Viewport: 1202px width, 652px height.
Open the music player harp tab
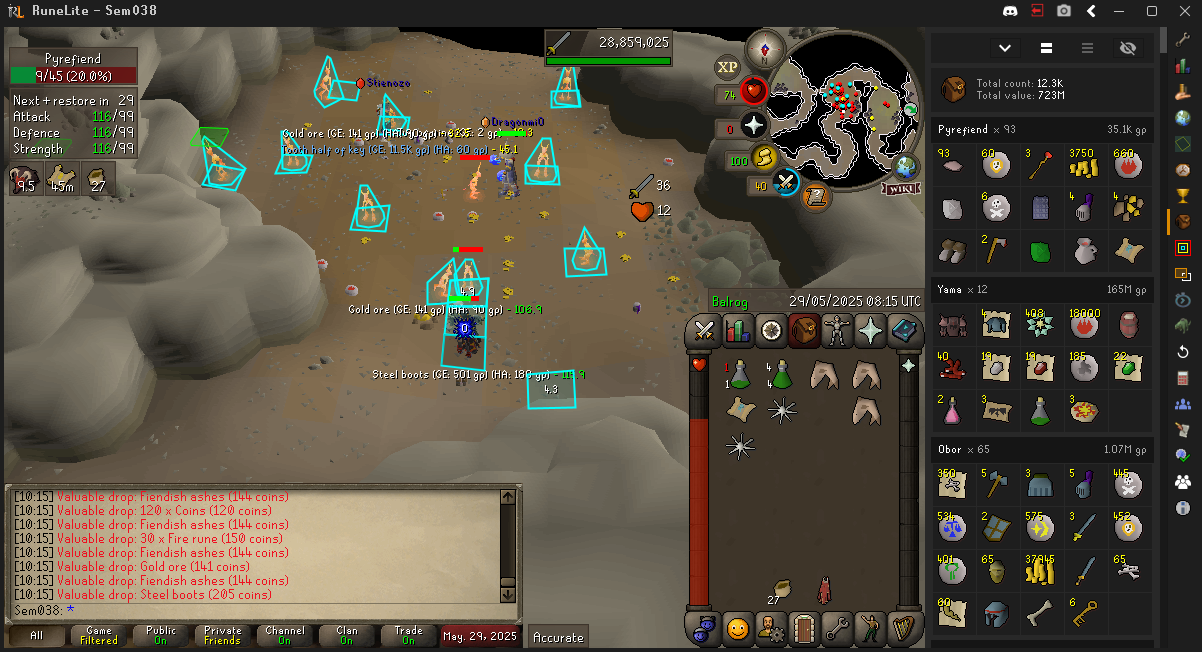tap(904, 629)
